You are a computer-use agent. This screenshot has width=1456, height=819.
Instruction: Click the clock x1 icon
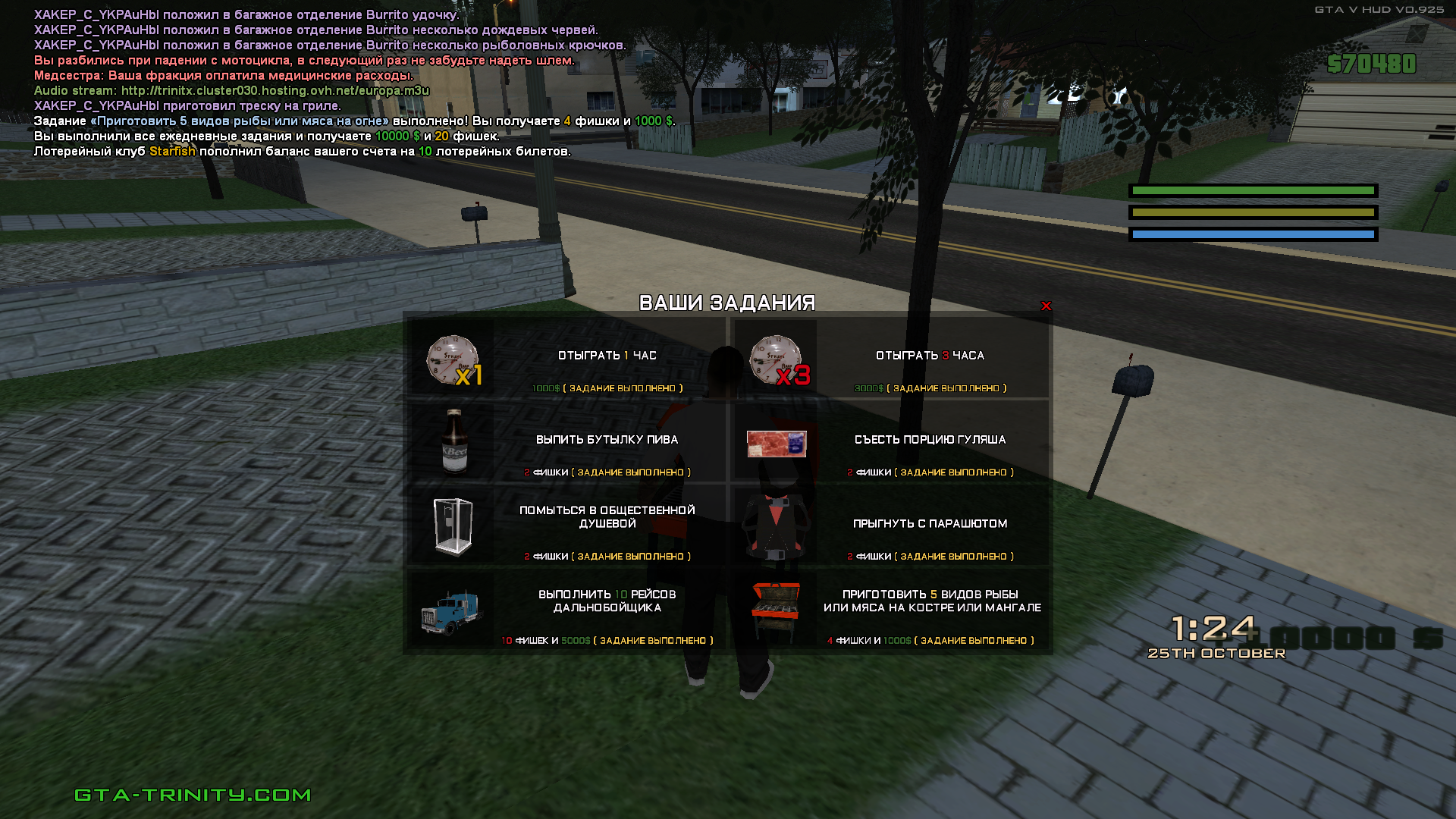tap(453, 359)
